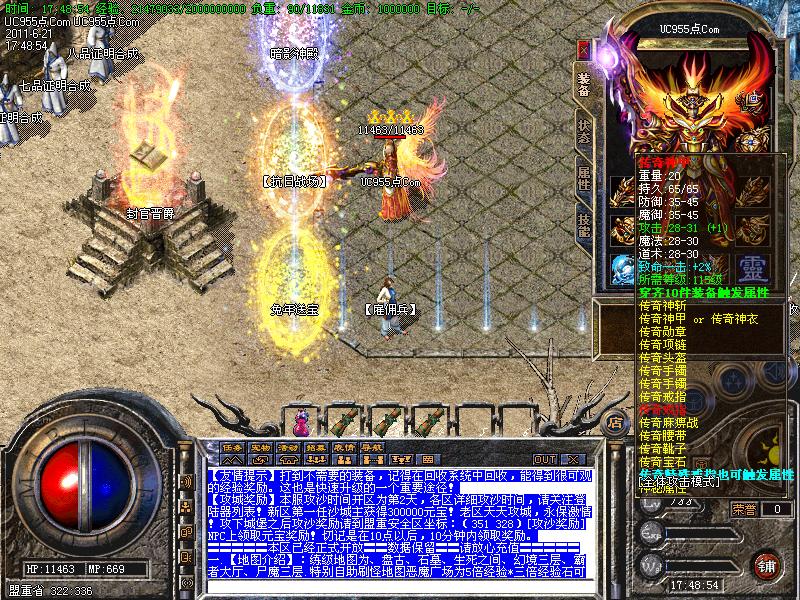Close the character equipment panel
The height and width of the screenshot is (600, 800).
point(583,47)
